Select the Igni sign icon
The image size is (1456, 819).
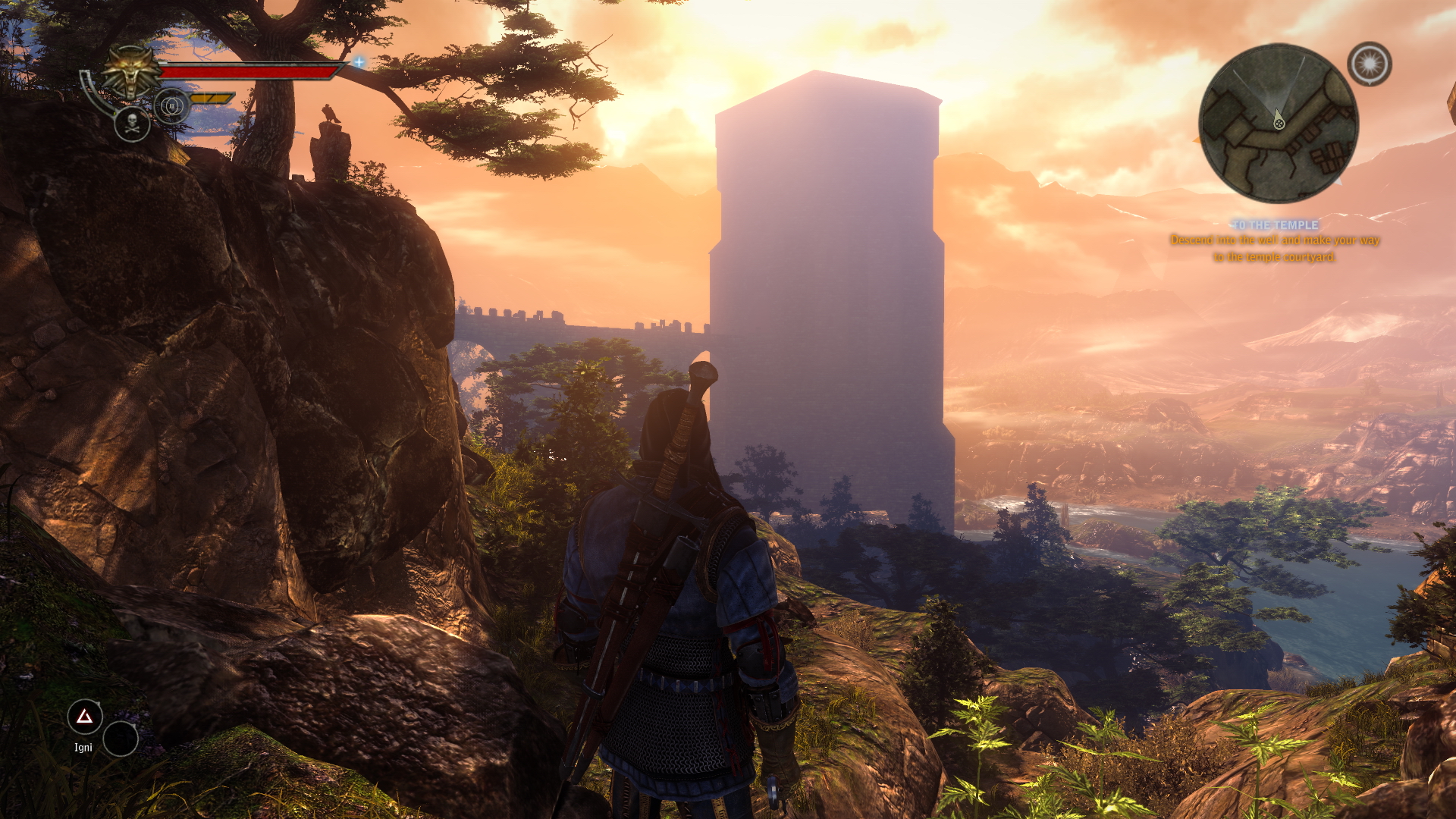coord(85,717)
